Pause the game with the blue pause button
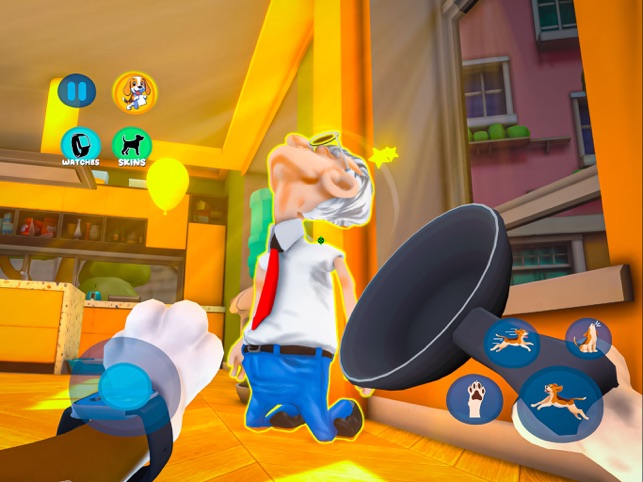This screenshot has height=482, width=643. [77, 92]
